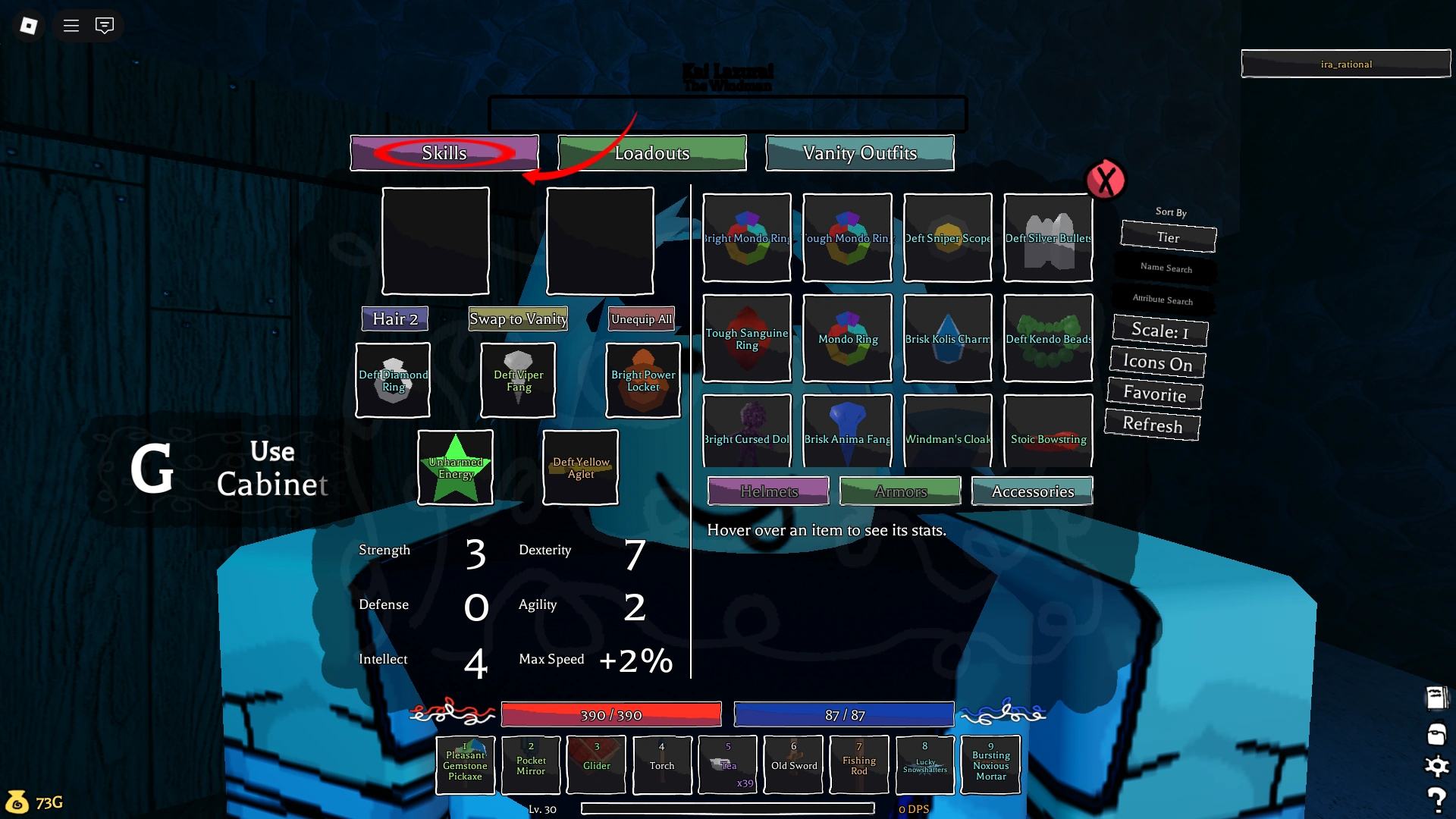This screenshot has height=819, width=1456.
Task: Switch to the Loadouts tab
Action: point(652,152)
